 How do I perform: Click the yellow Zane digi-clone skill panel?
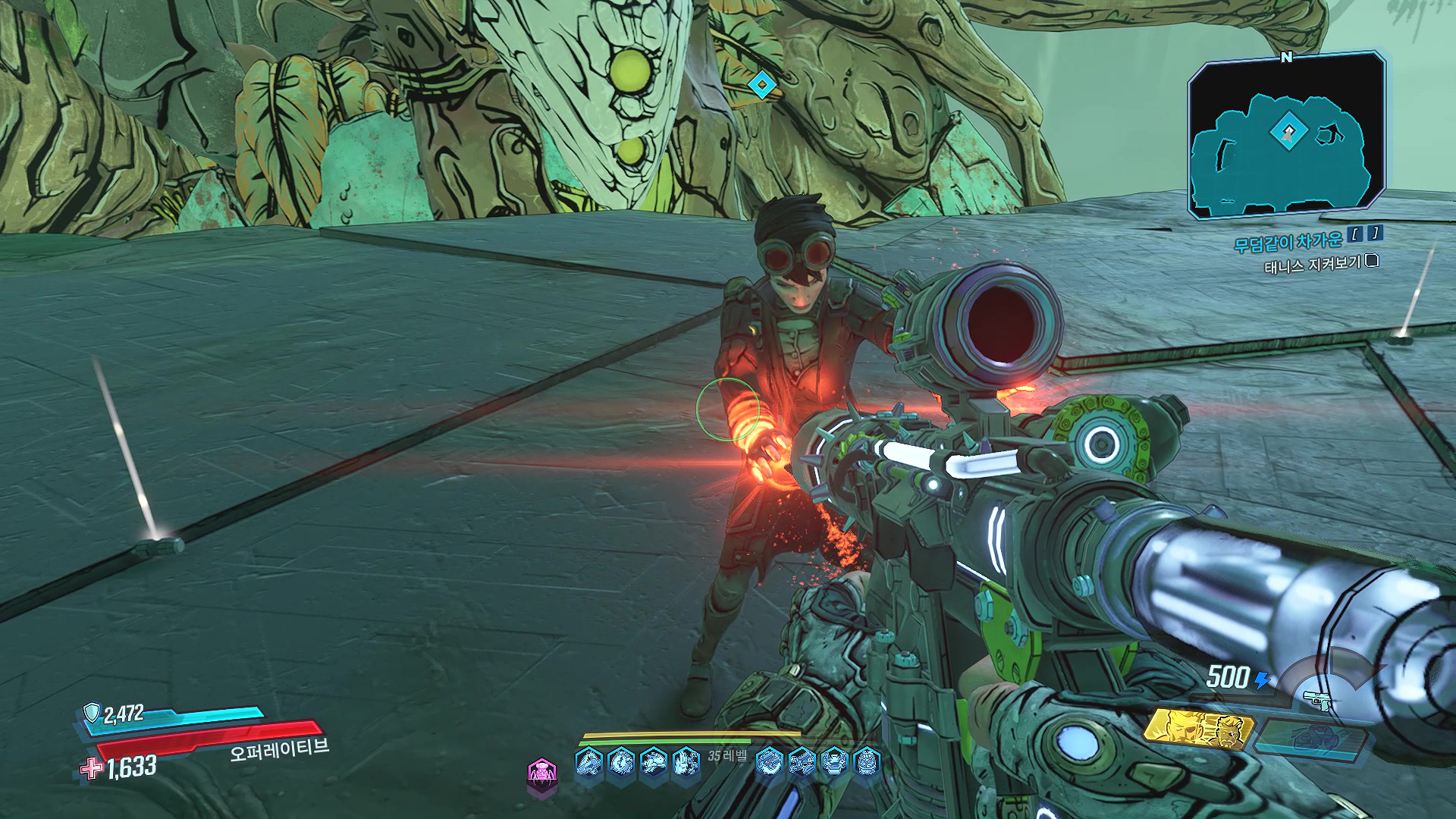pos(1198,729)
